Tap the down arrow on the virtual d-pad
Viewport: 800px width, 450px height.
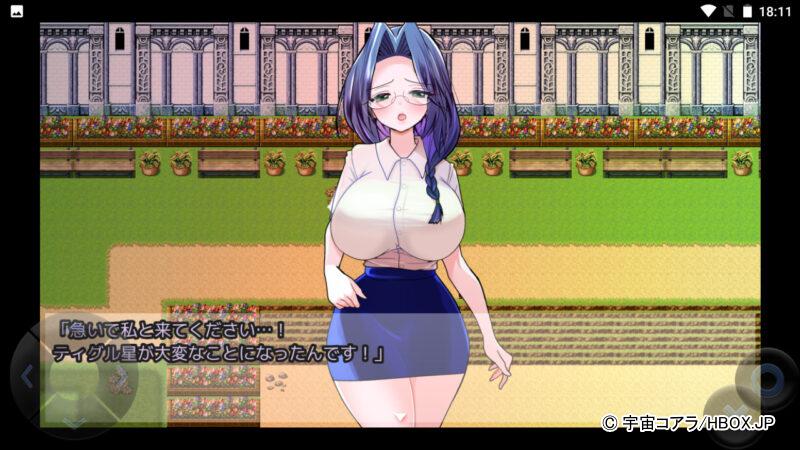coord(75,421)
